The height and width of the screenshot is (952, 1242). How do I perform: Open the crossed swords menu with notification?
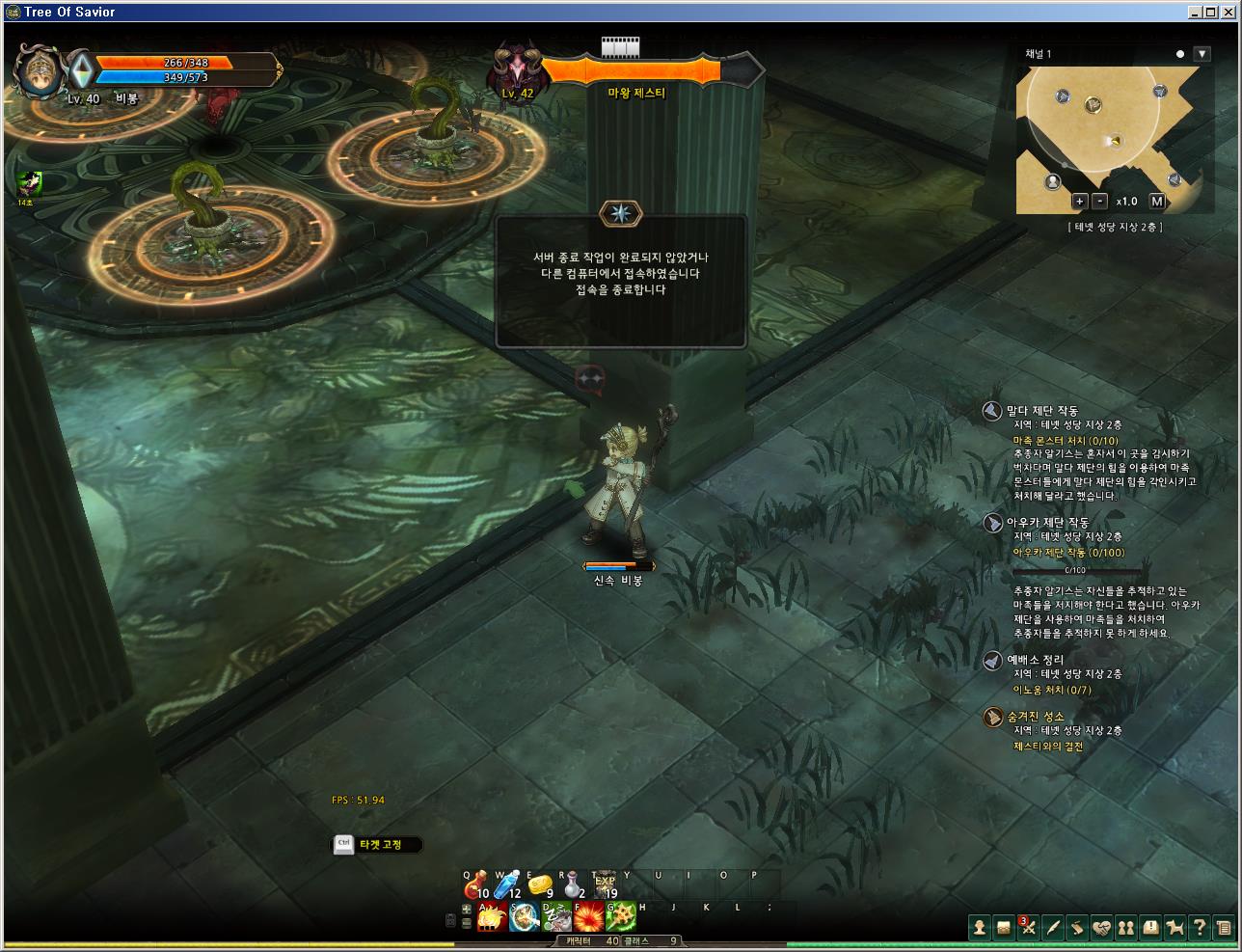click(1029, 927)
